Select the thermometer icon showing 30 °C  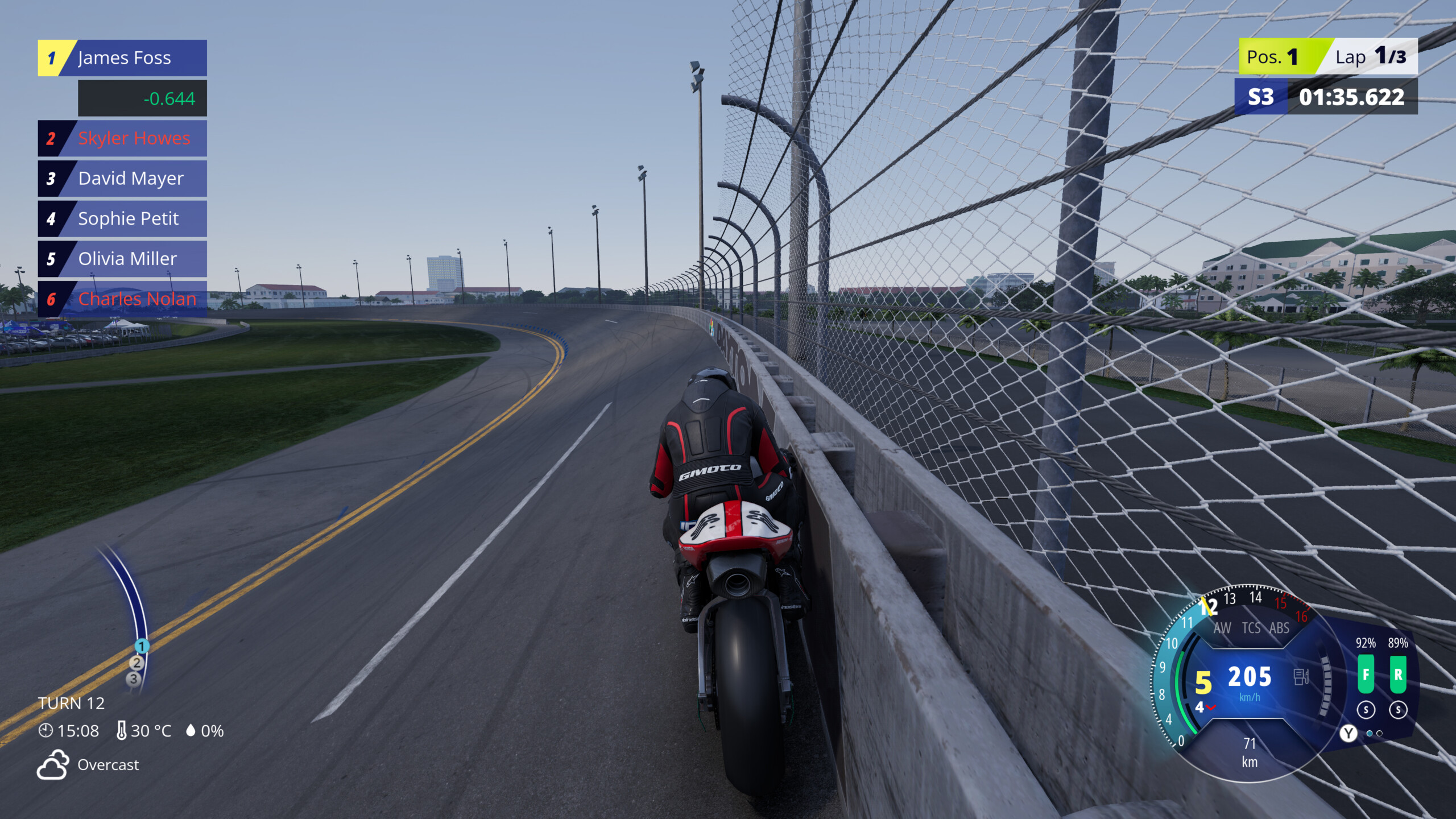[122, 730]
